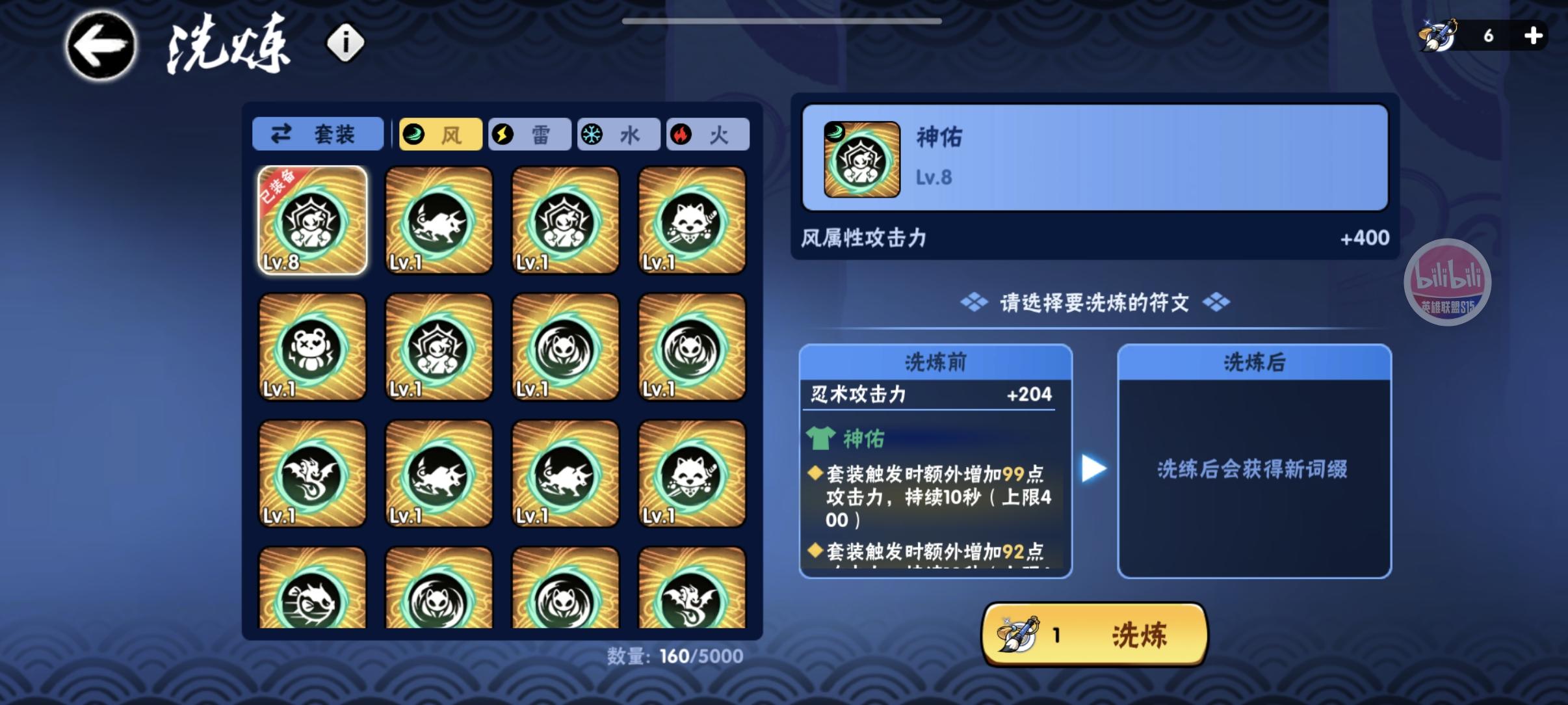Enable the 水 element filter

coord(619,134)
